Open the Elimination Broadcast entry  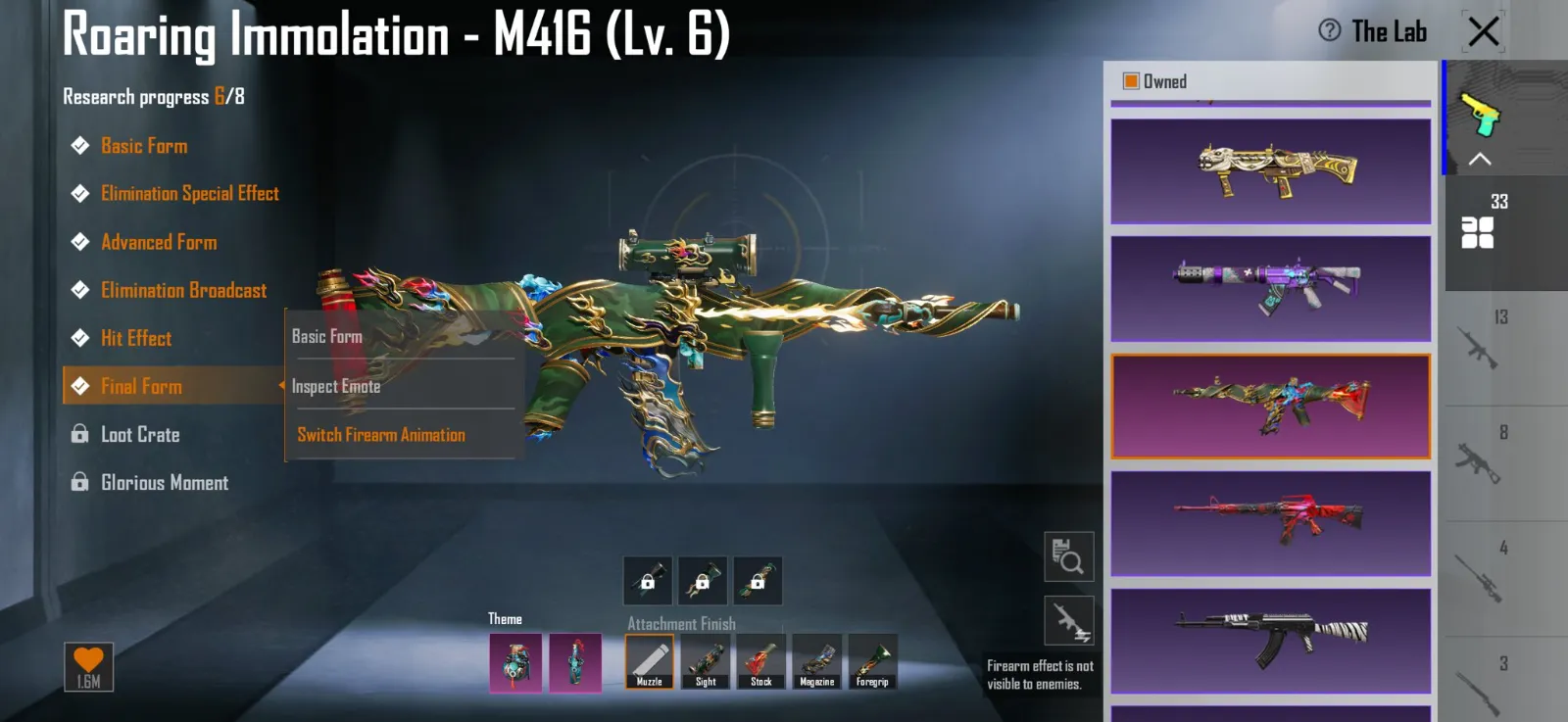coord(183,290)
